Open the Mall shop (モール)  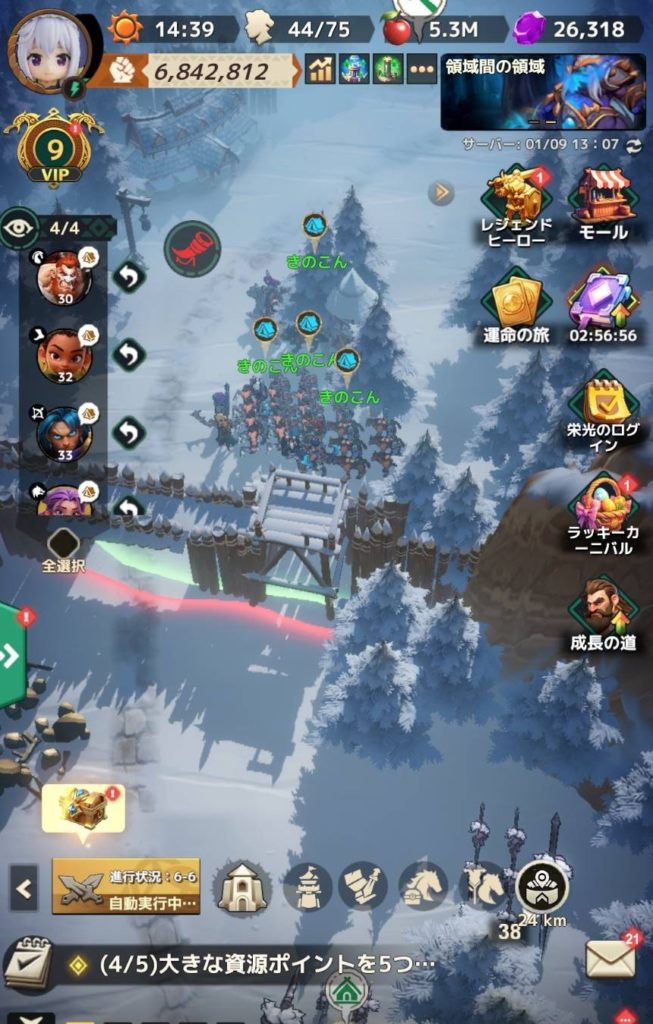pos(603,204)
